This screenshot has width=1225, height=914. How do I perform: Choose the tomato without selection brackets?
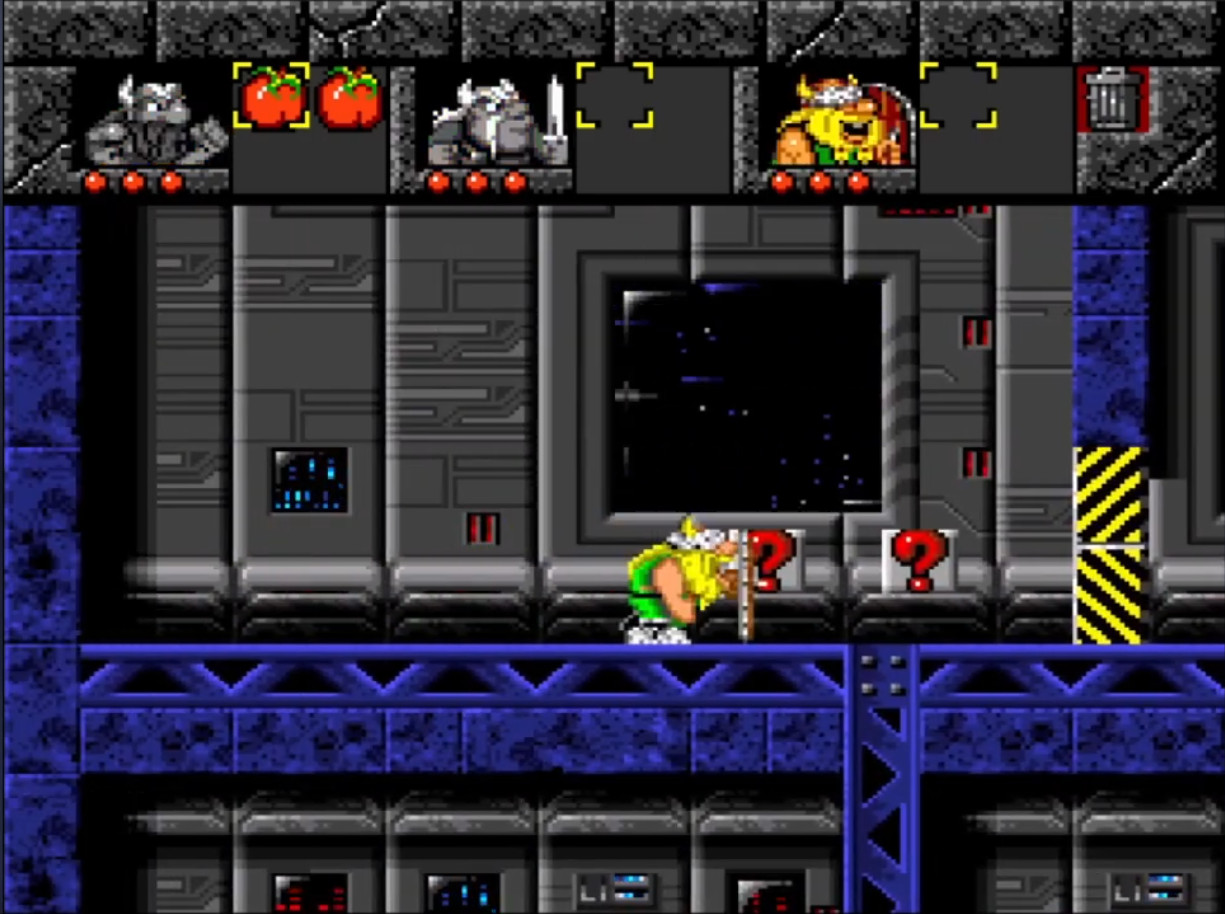coord(349,98)
